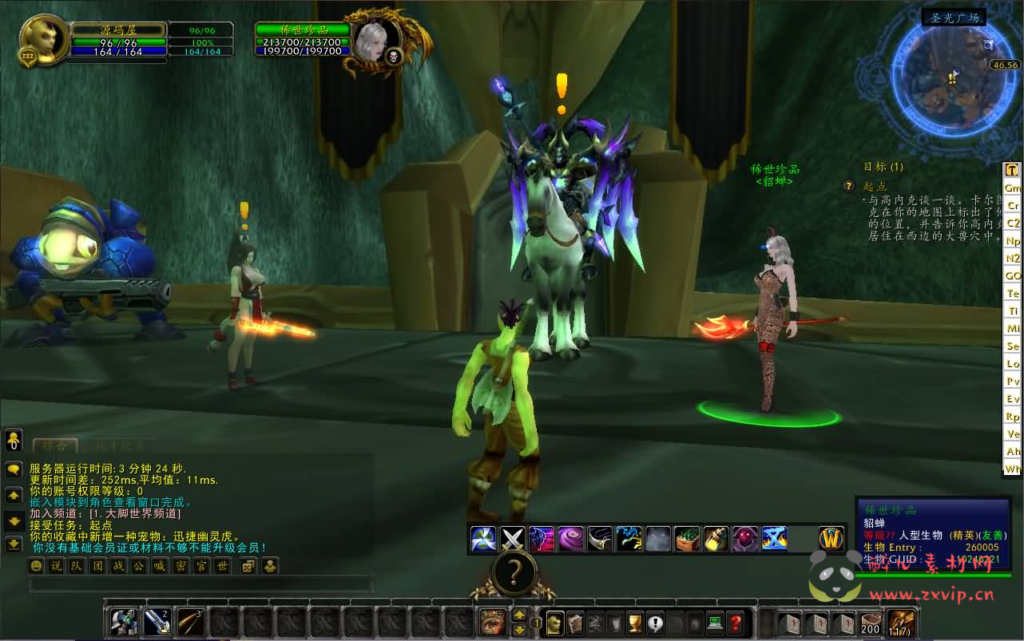Click the 起点 quest in the objective tracker

point(874,186)
